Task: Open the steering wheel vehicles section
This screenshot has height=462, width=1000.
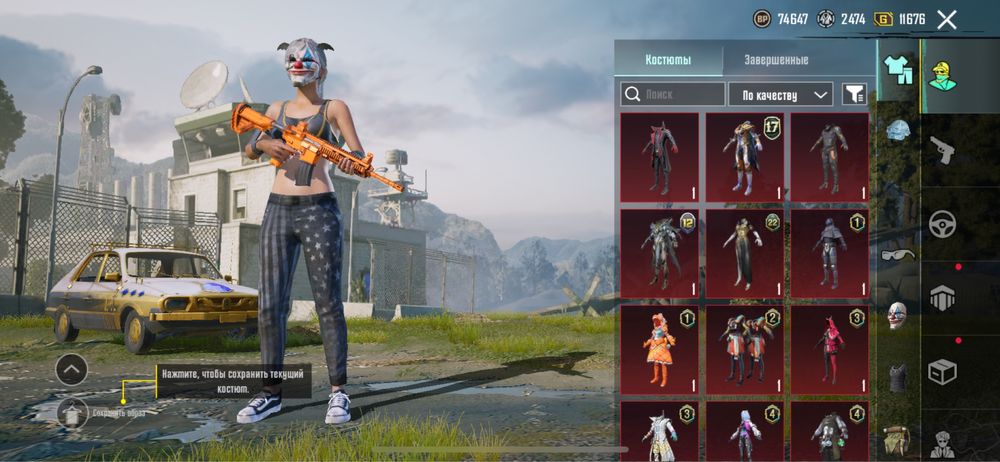Action: pos(942,223)
